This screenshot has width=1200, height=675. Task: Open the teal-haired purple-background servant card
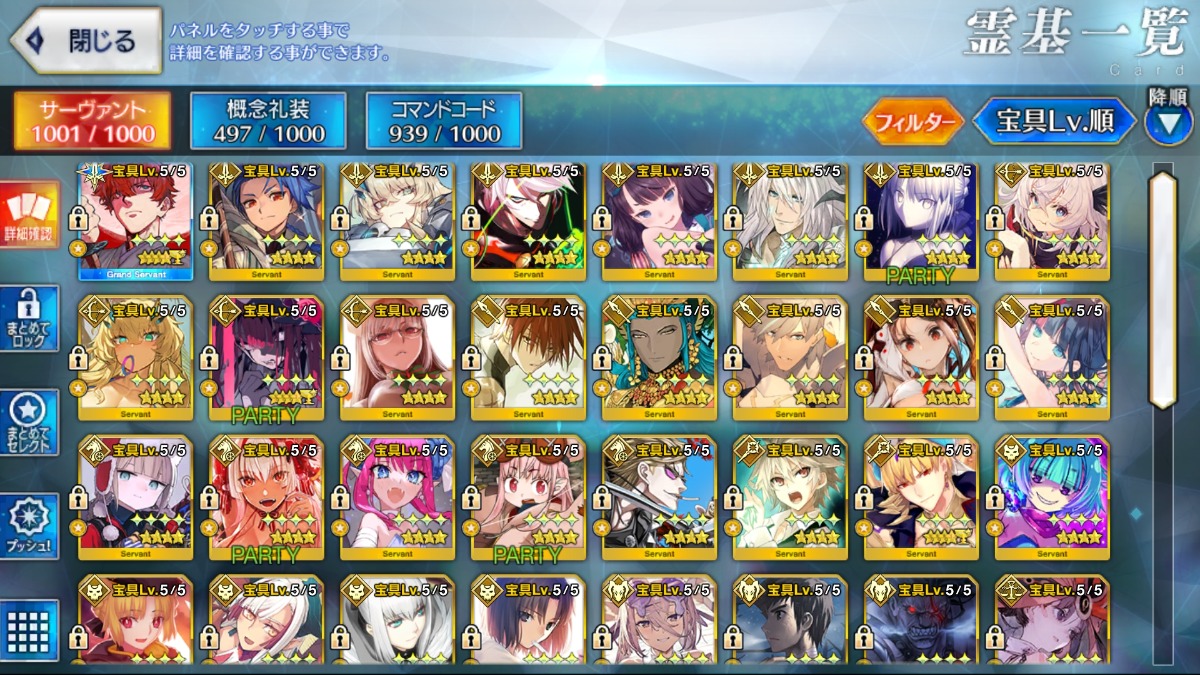coord(1052,493)
